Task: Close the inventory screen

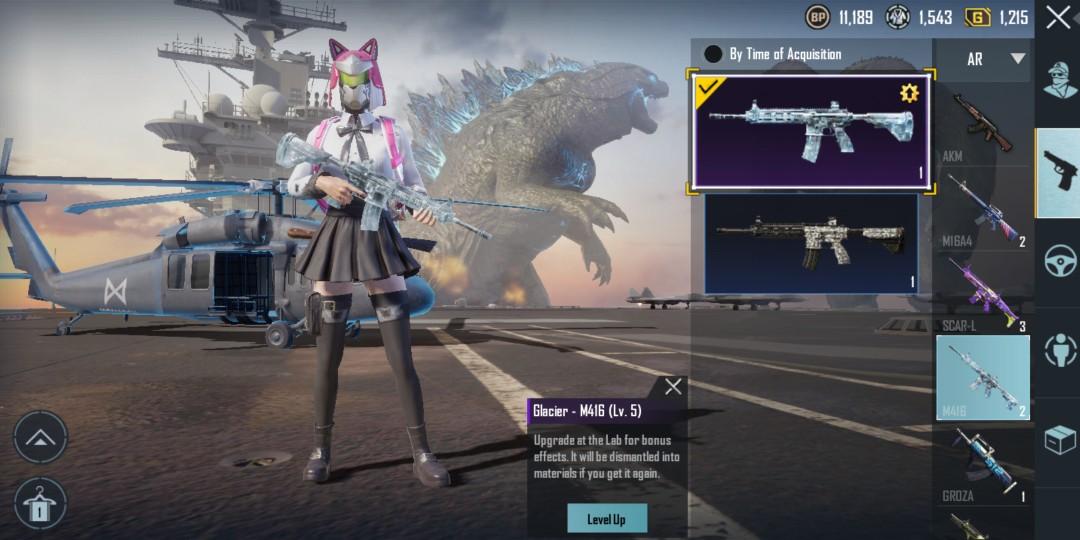Action: (1058, 17)
